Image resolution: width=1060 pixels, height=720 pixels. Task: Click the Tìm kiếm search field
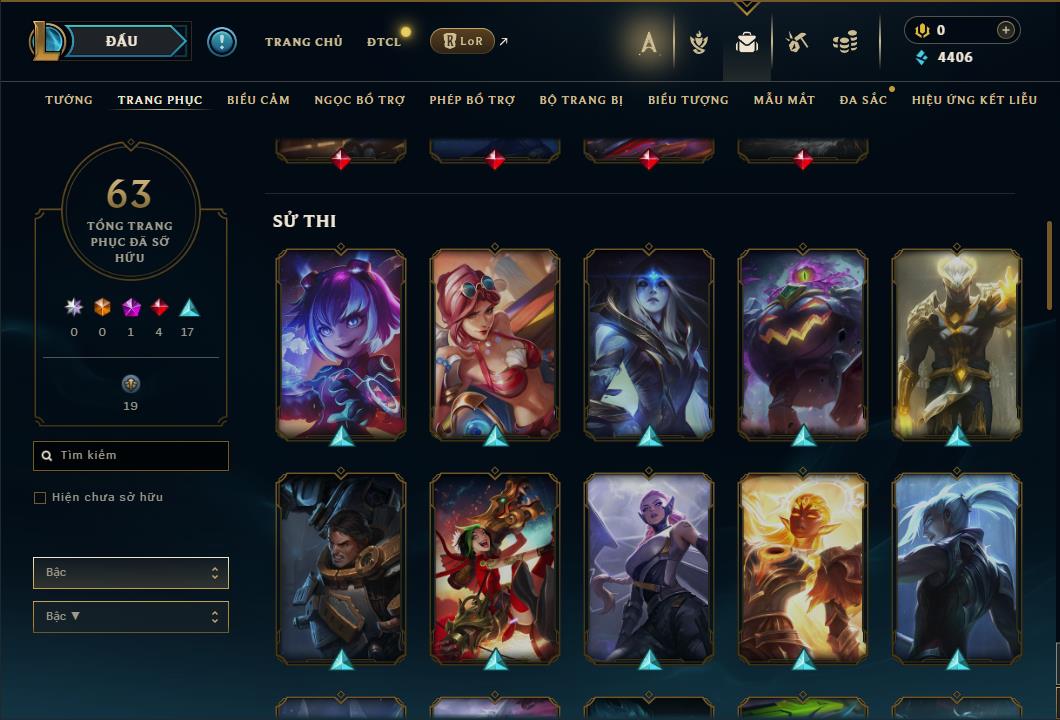pyautogui.click(x=131, y=456)
